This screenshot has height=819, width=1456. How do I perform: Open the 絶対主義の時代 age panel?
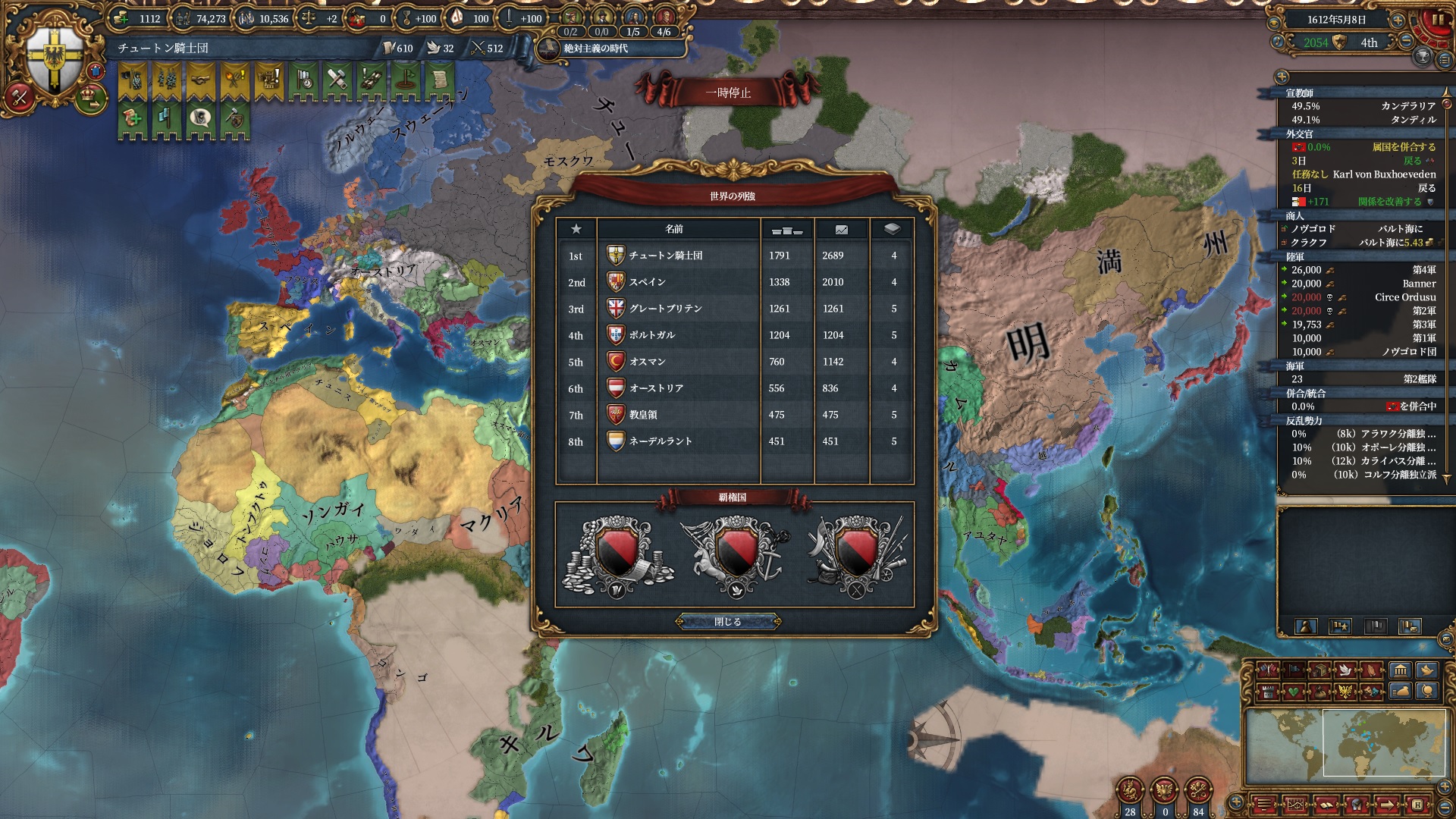595,49
